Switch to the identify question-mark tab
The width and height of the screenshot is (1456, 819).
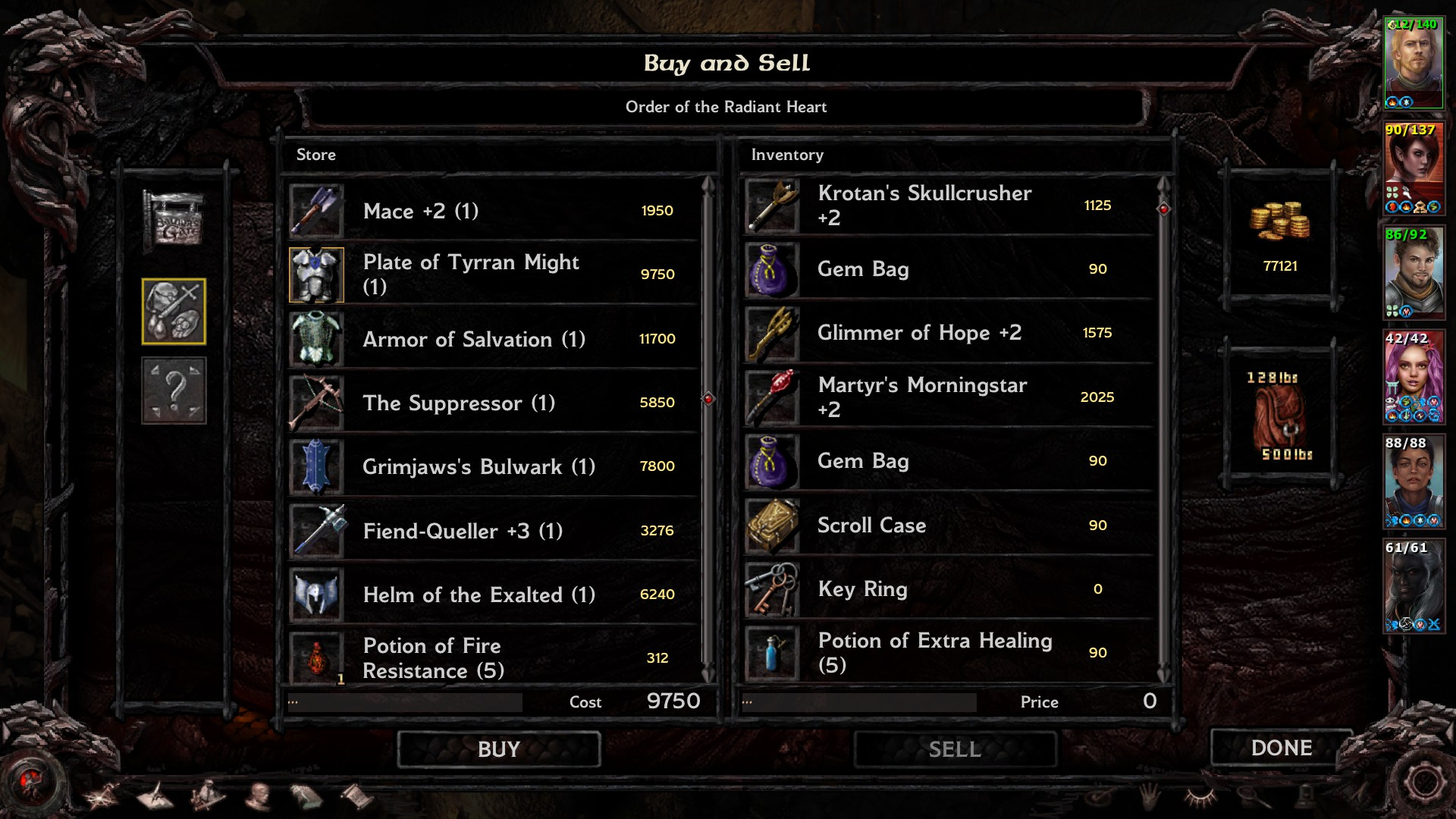pos(174,391)
